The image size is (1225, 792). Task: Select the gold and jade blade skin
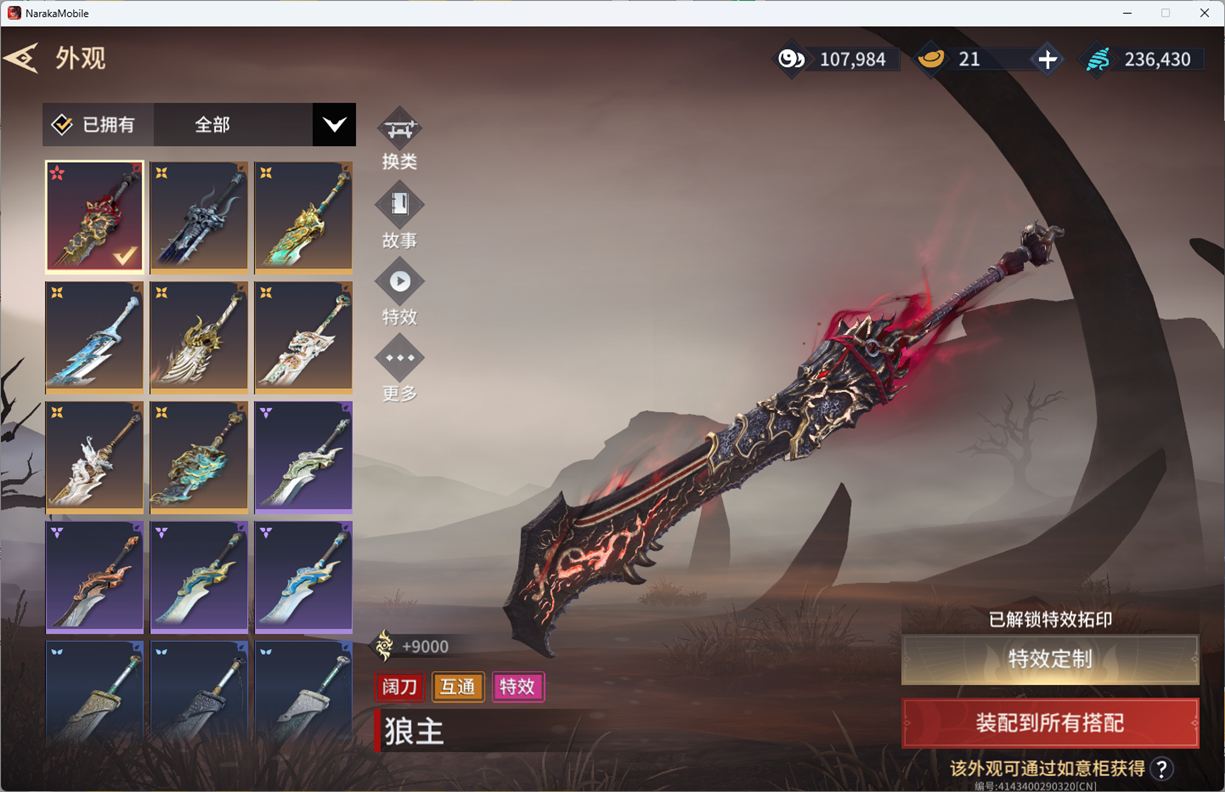click(x=303, y=217)
